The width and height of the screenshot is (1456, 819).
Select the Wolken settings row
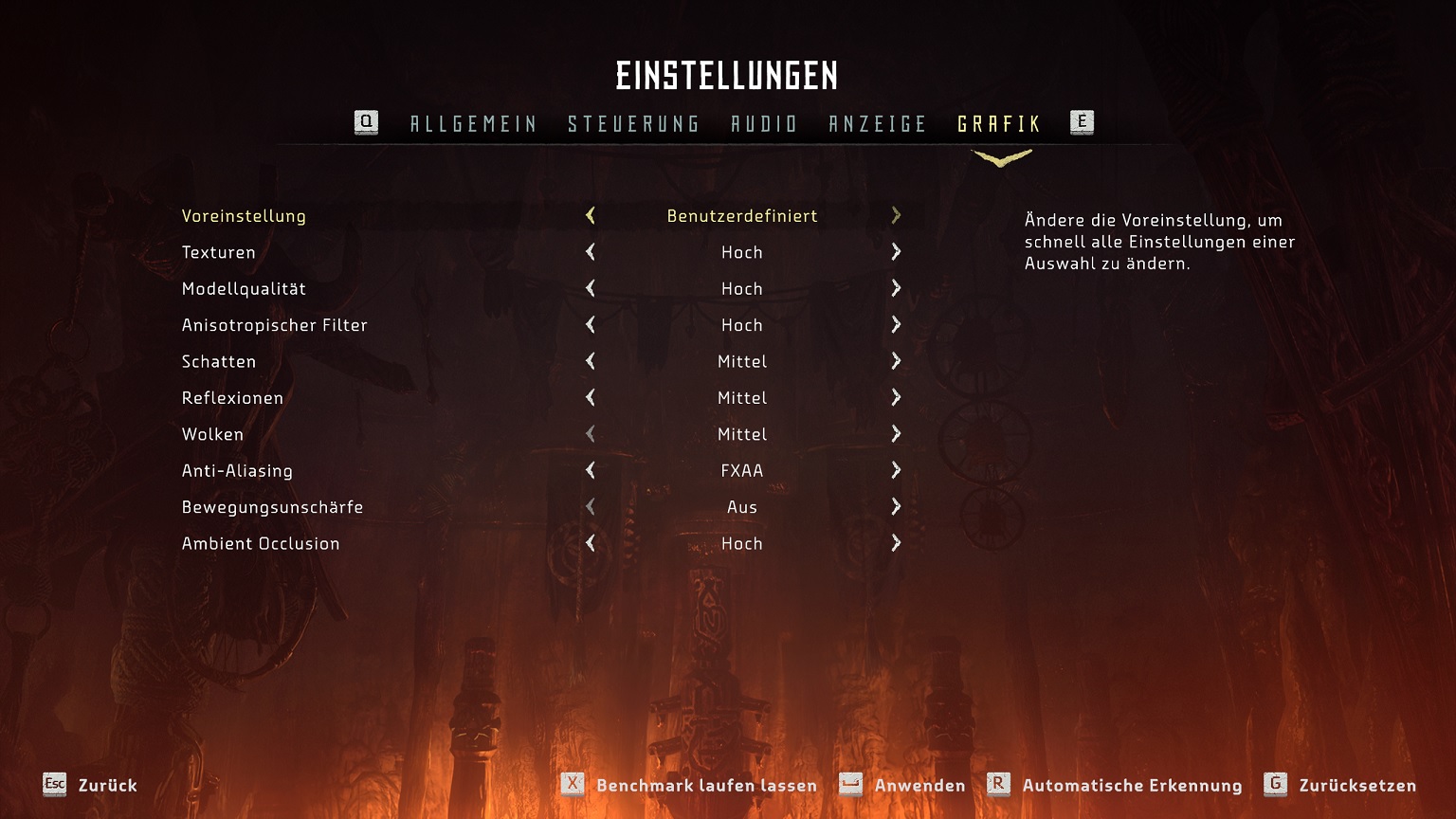[212, 434]
